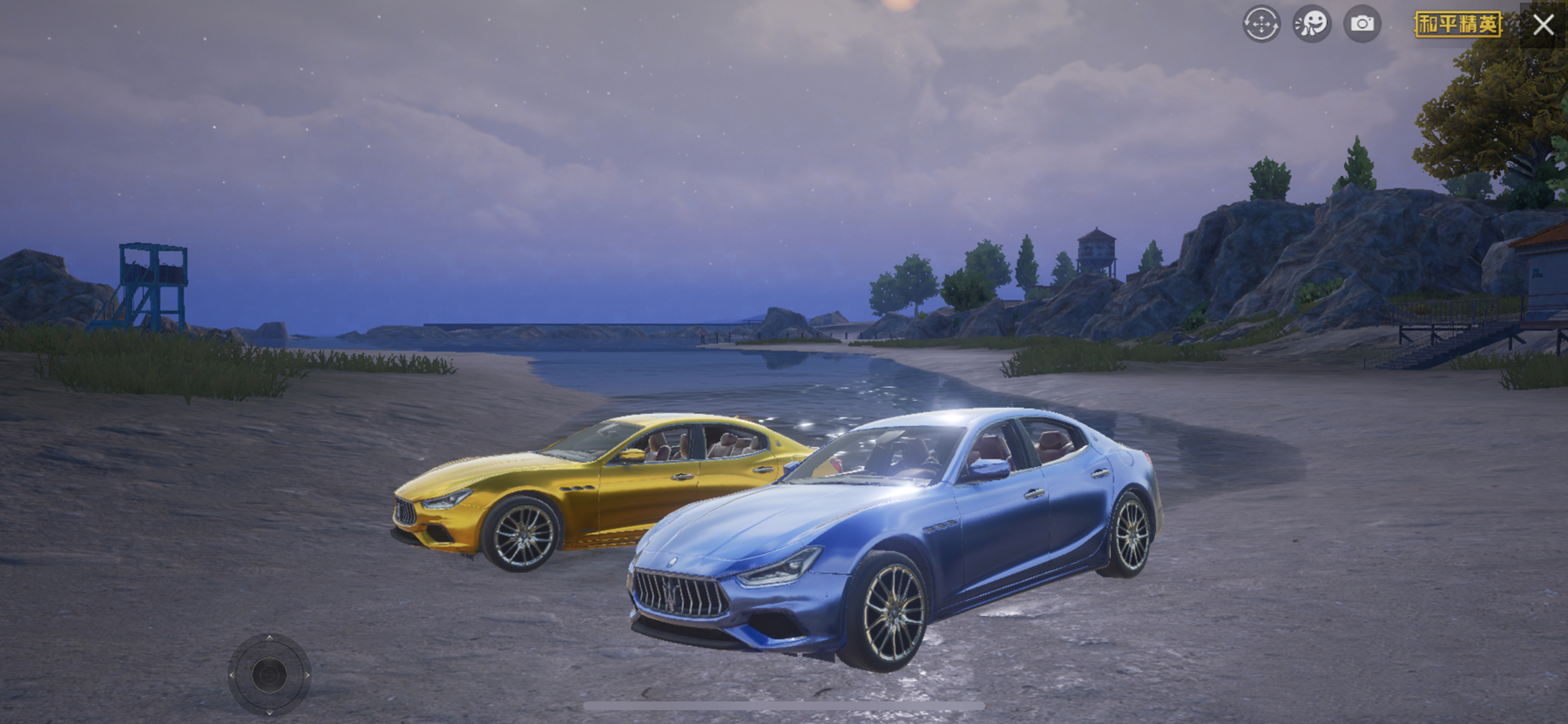This screenshot has height=724, width=1568.
Task: Close the vehicle showcase view
Action: coord(1543,24)
